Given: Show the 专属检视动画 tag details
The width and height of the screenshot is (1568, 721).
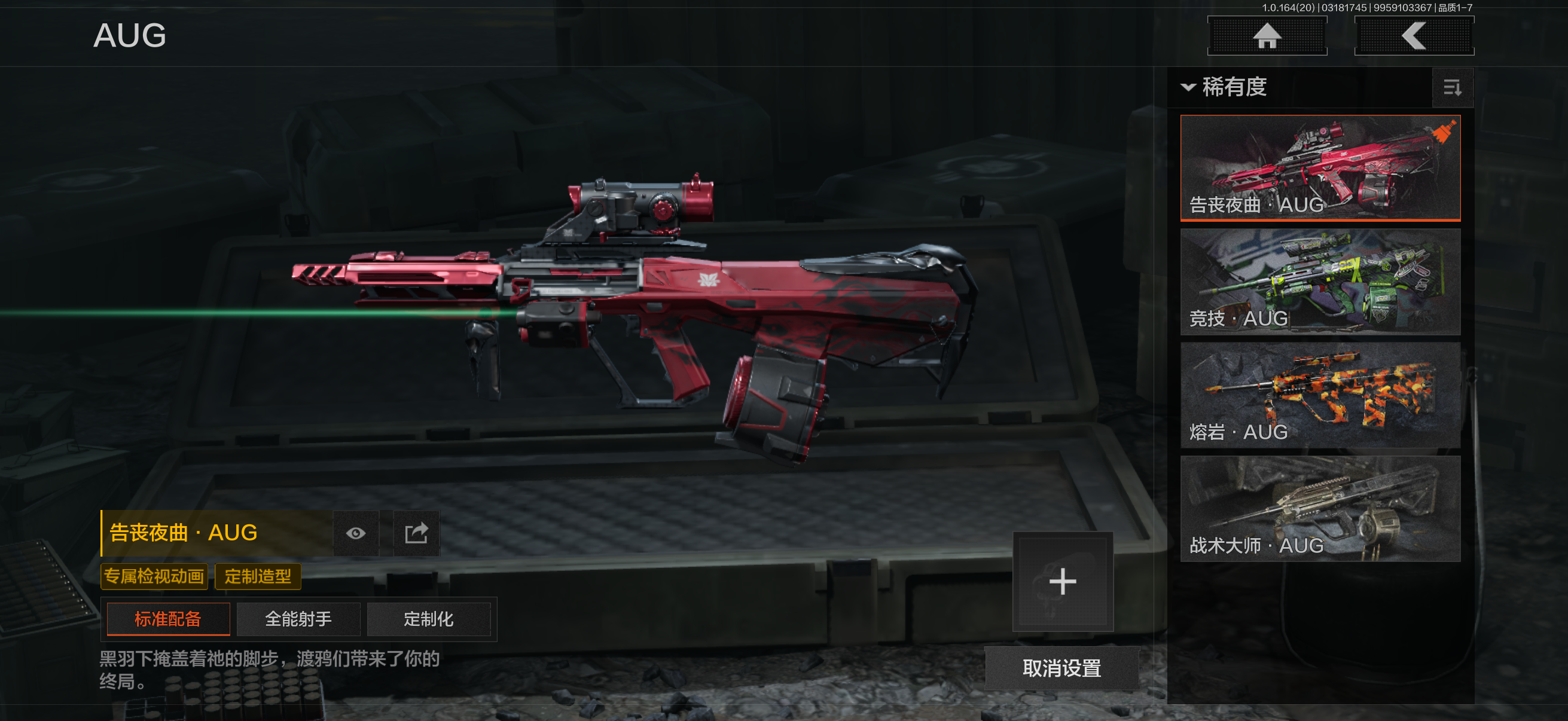Looking at the screenshot, I should (x=154, y=576).
